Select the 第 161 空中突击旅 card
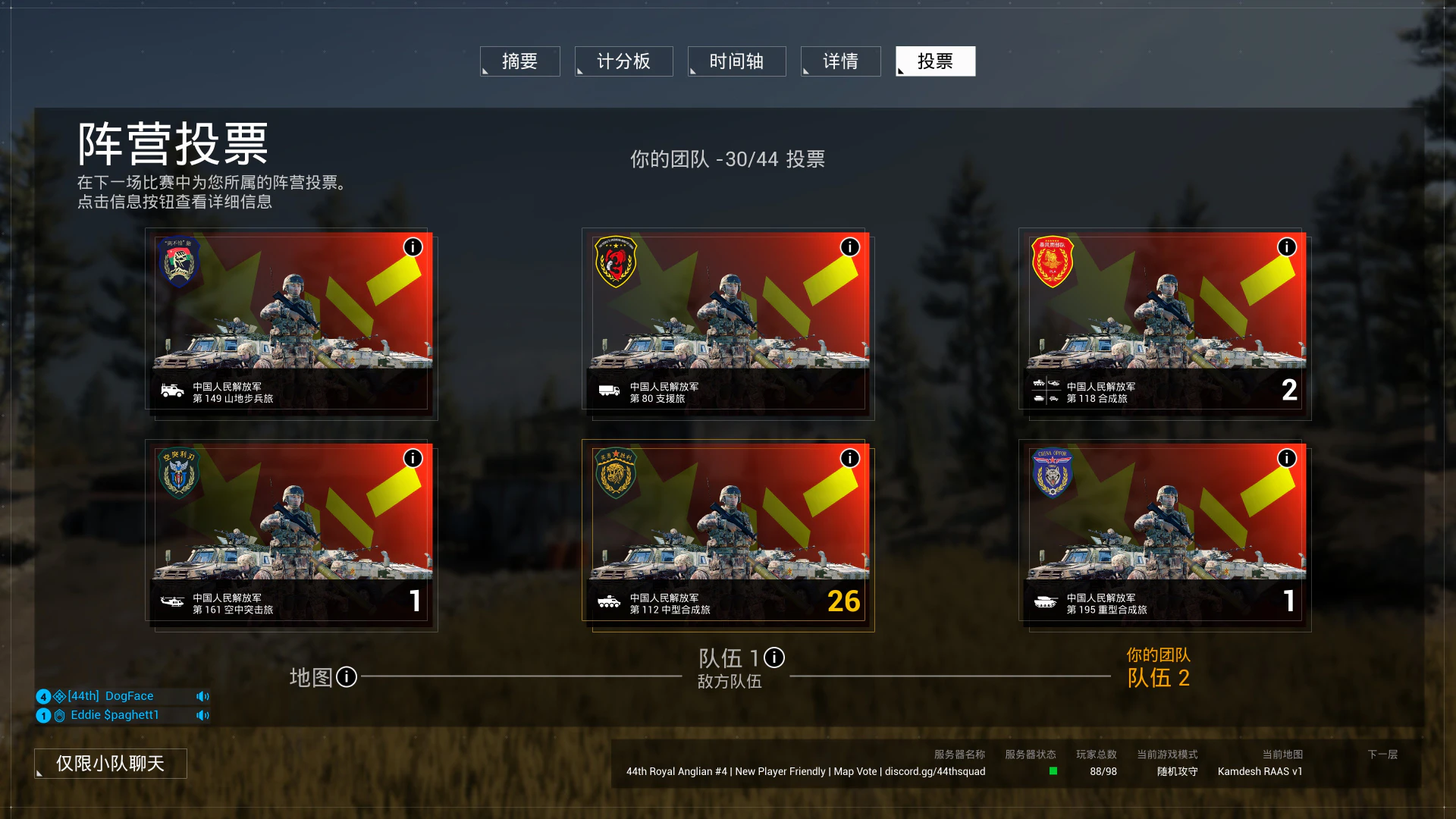1456x819 pixels. pyautogui.click(x=292, y=534)
